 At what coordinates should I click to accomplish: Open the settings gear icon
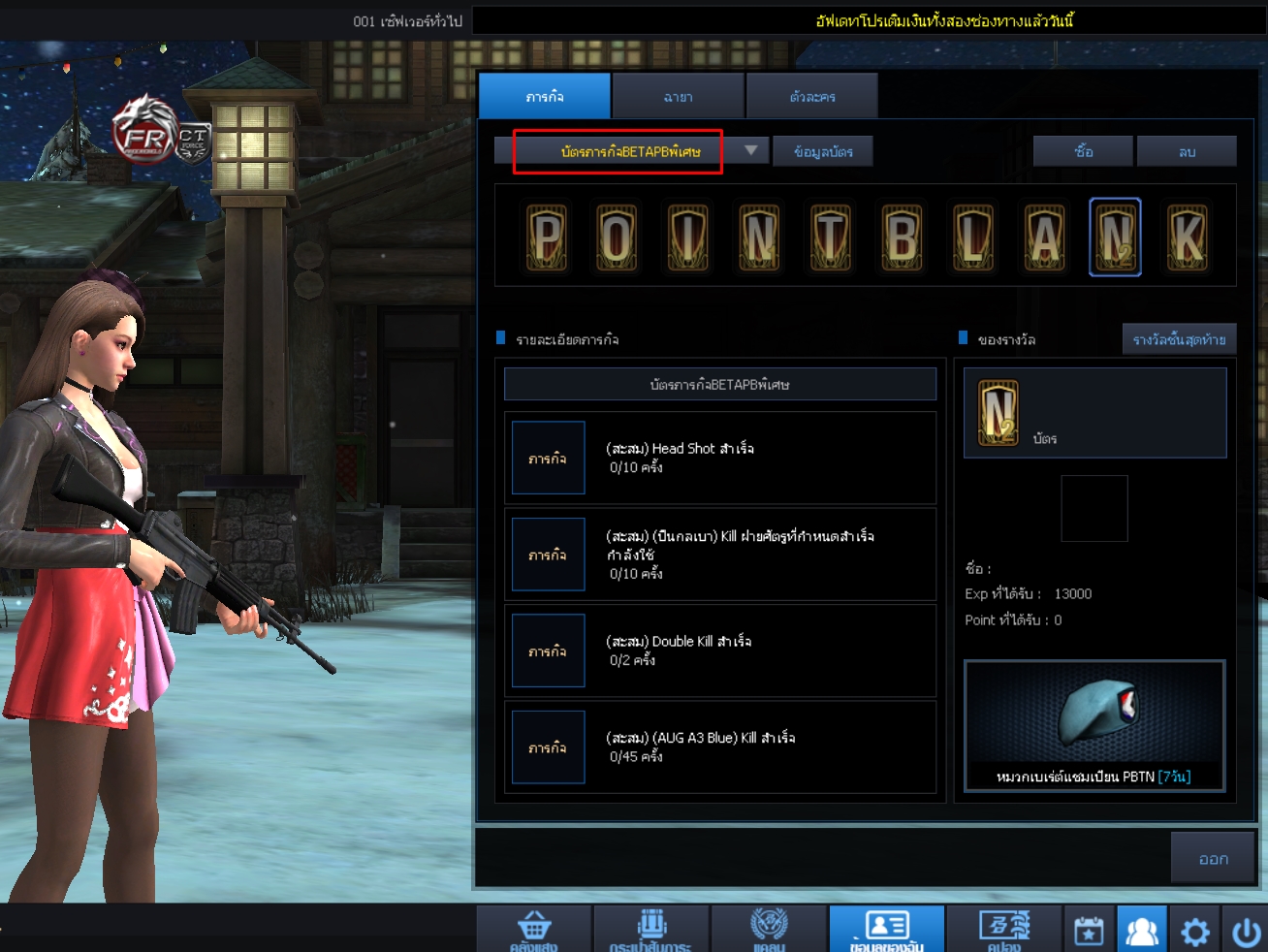coord(1196,929)
